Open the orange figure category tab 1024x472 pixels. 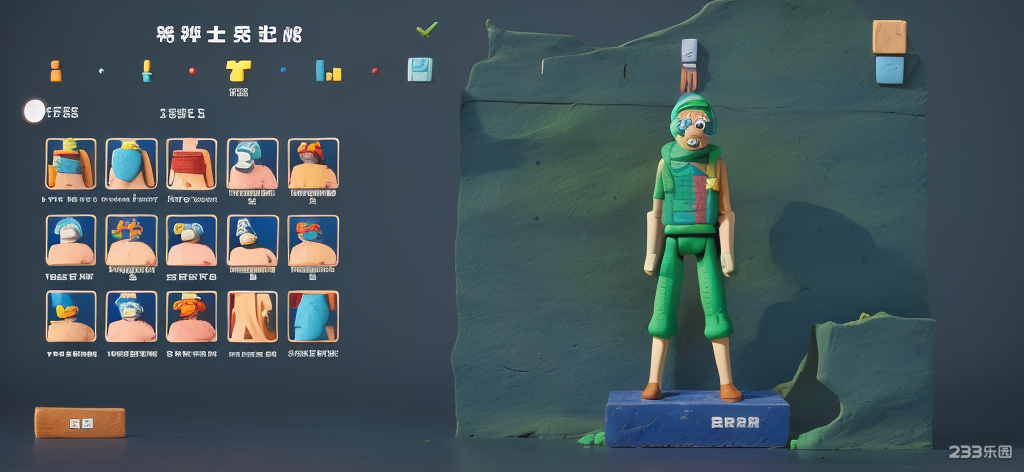(x=55, y=71)
